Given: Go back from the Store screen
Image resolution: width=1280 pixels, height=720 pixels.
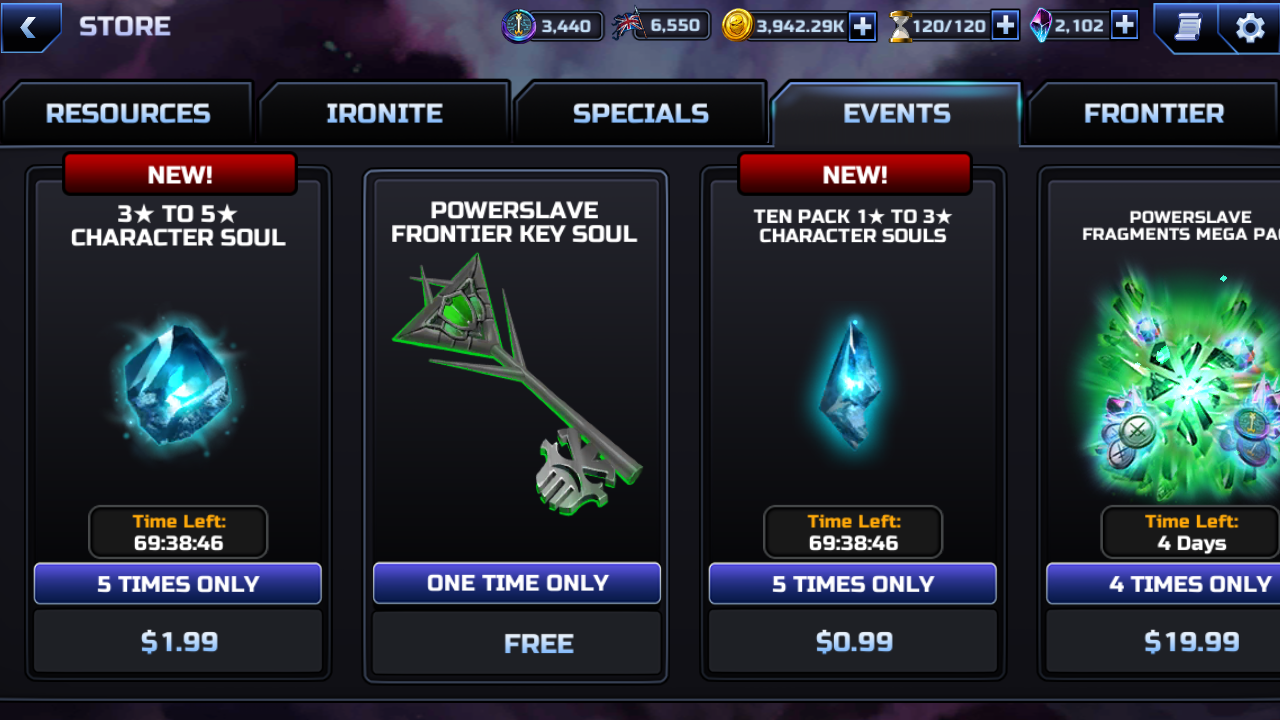Looking at the screenshot, I should pos(29,27).
